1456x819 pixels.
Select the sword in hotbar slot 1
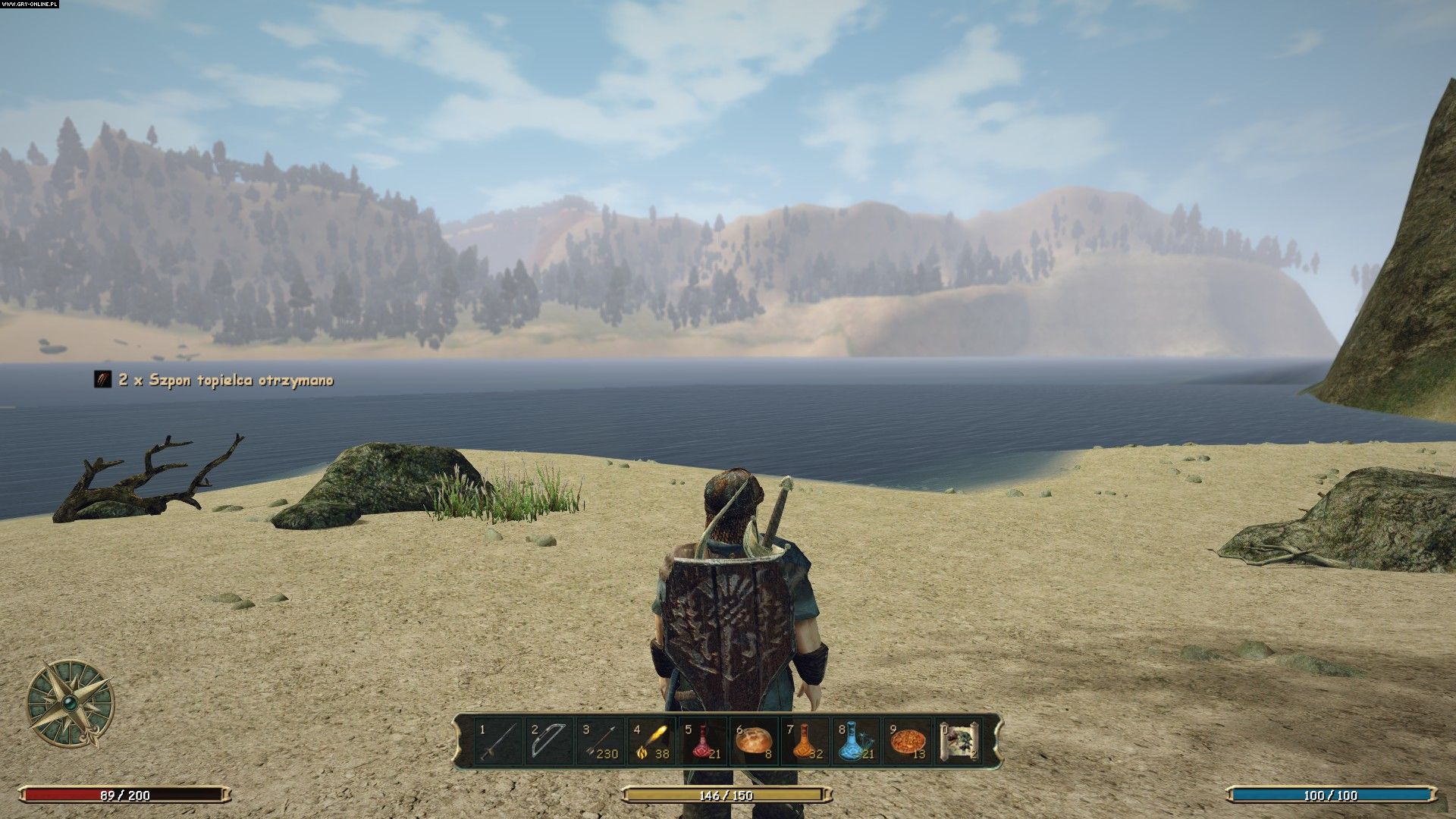498,742
